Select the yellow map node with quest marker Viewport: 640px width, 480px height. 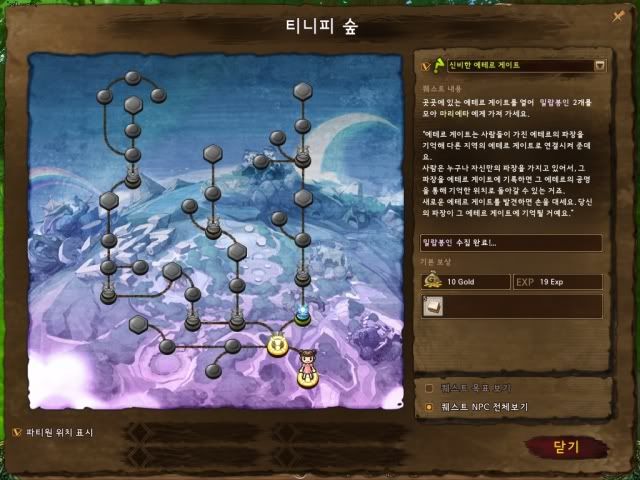click(x=278, y=346)
